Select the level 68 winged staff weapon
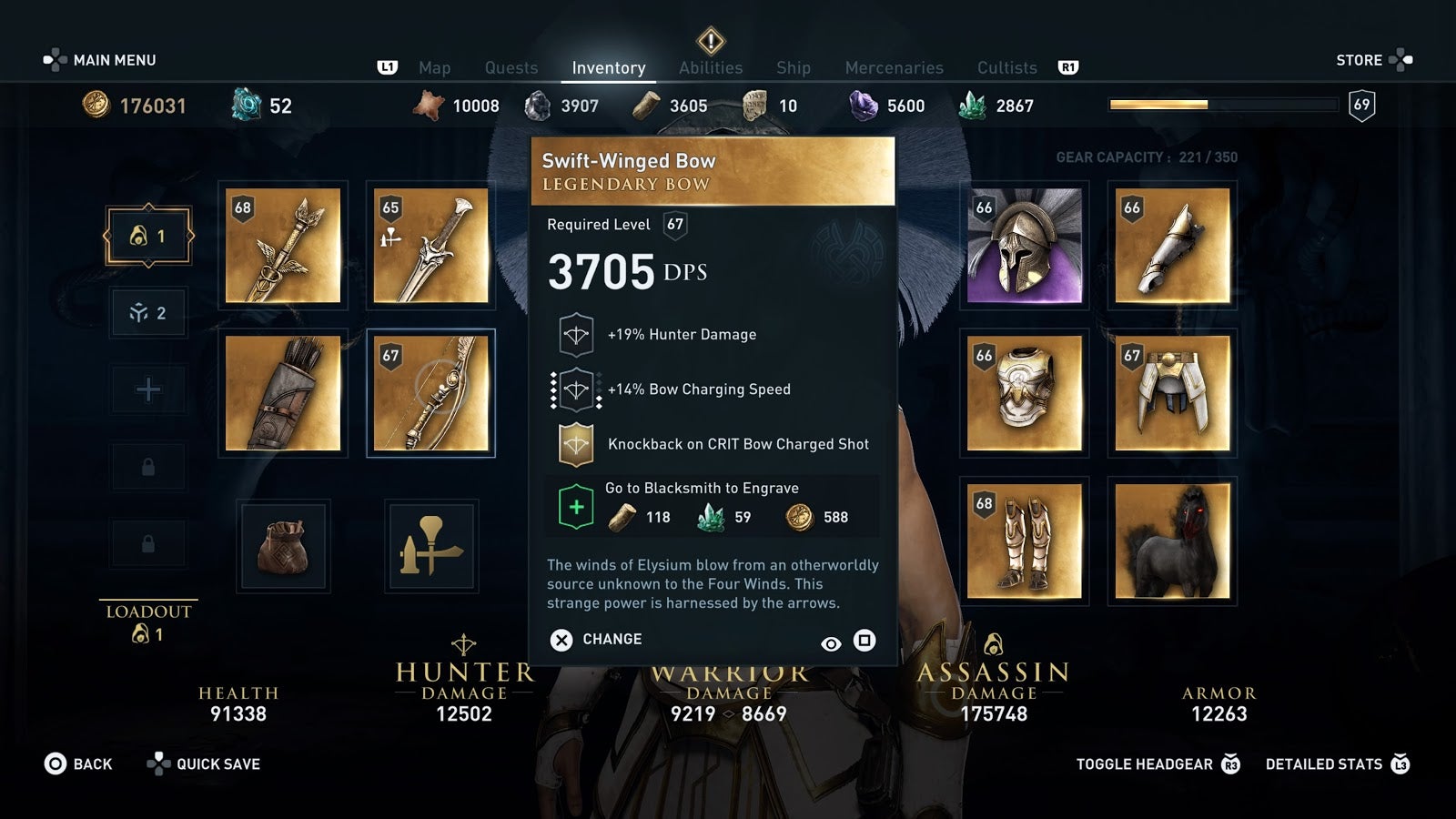 click(283, 246)
